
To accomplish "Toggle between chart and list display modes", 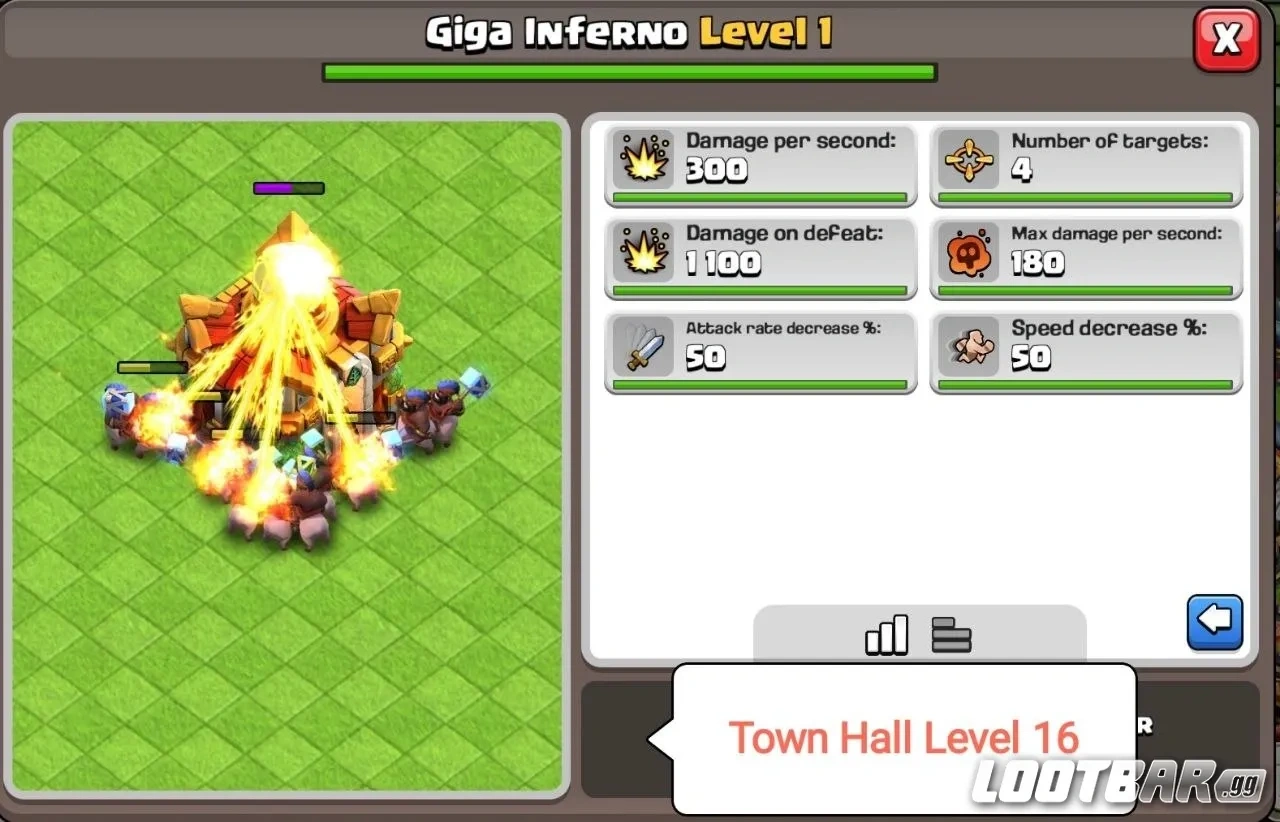I will pos(918,633).
